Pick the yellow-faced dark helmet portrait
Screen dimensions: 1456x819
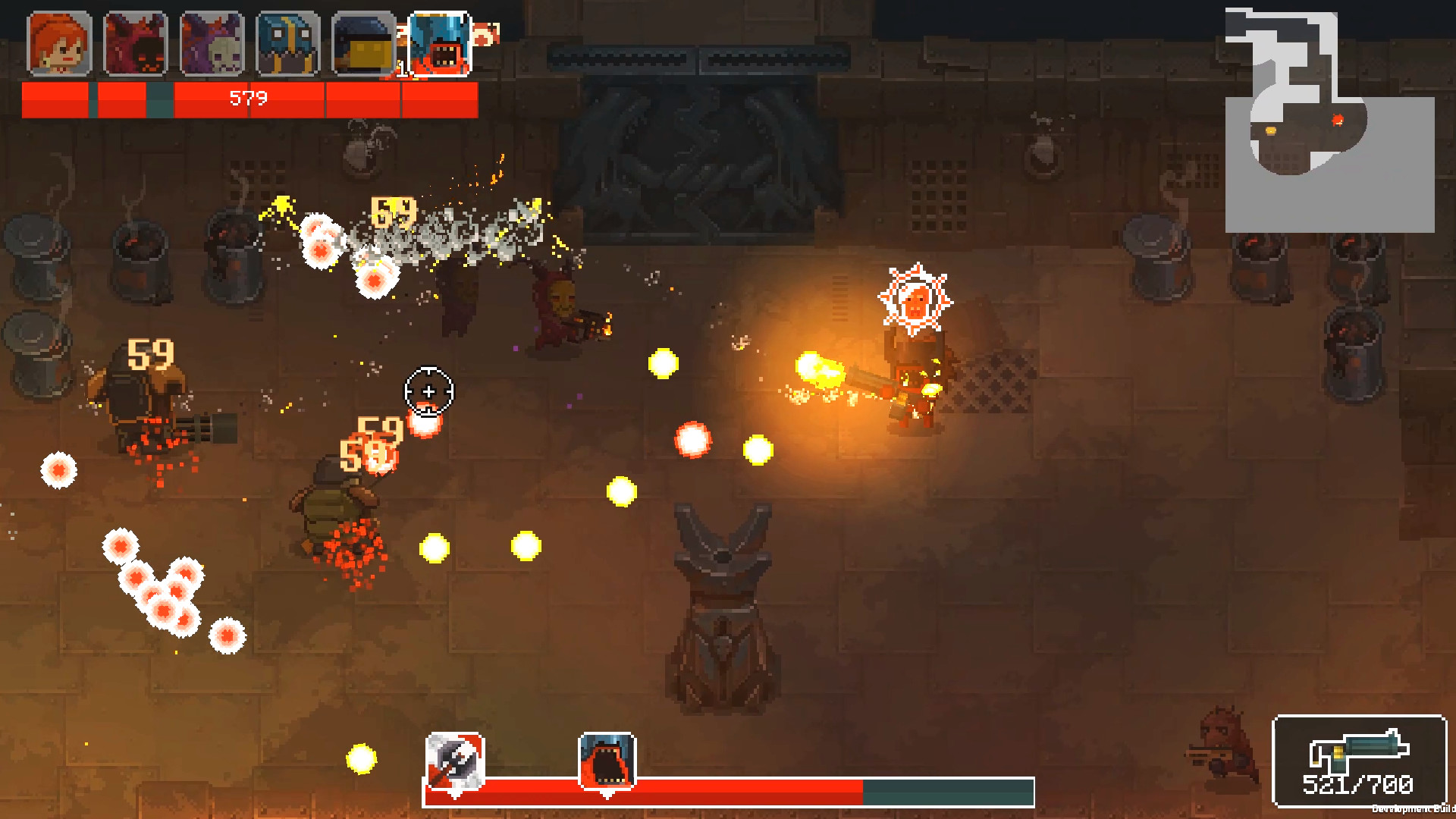click(x=364, y=44)
